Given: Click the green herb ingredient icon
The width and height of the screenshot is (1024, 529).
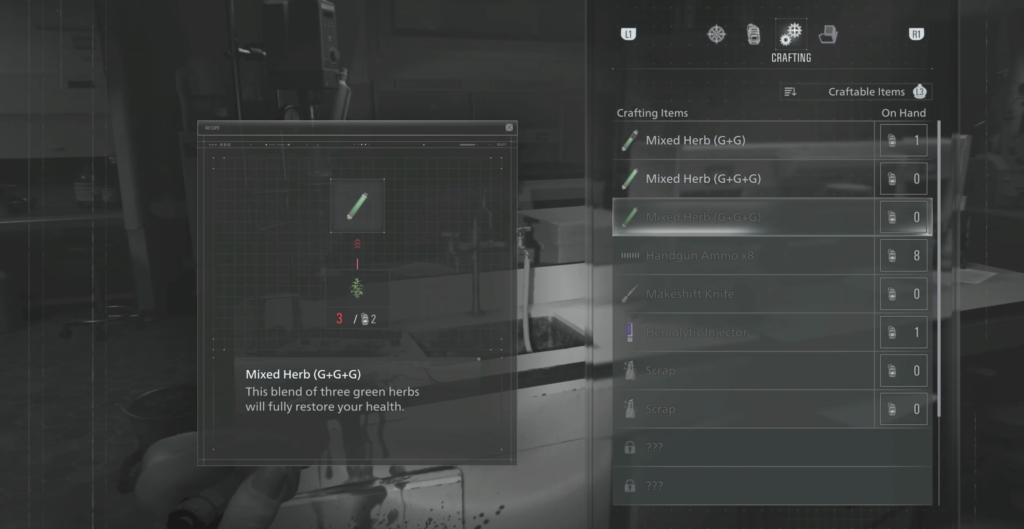Looking at the screenshot, I should point(357,288).
